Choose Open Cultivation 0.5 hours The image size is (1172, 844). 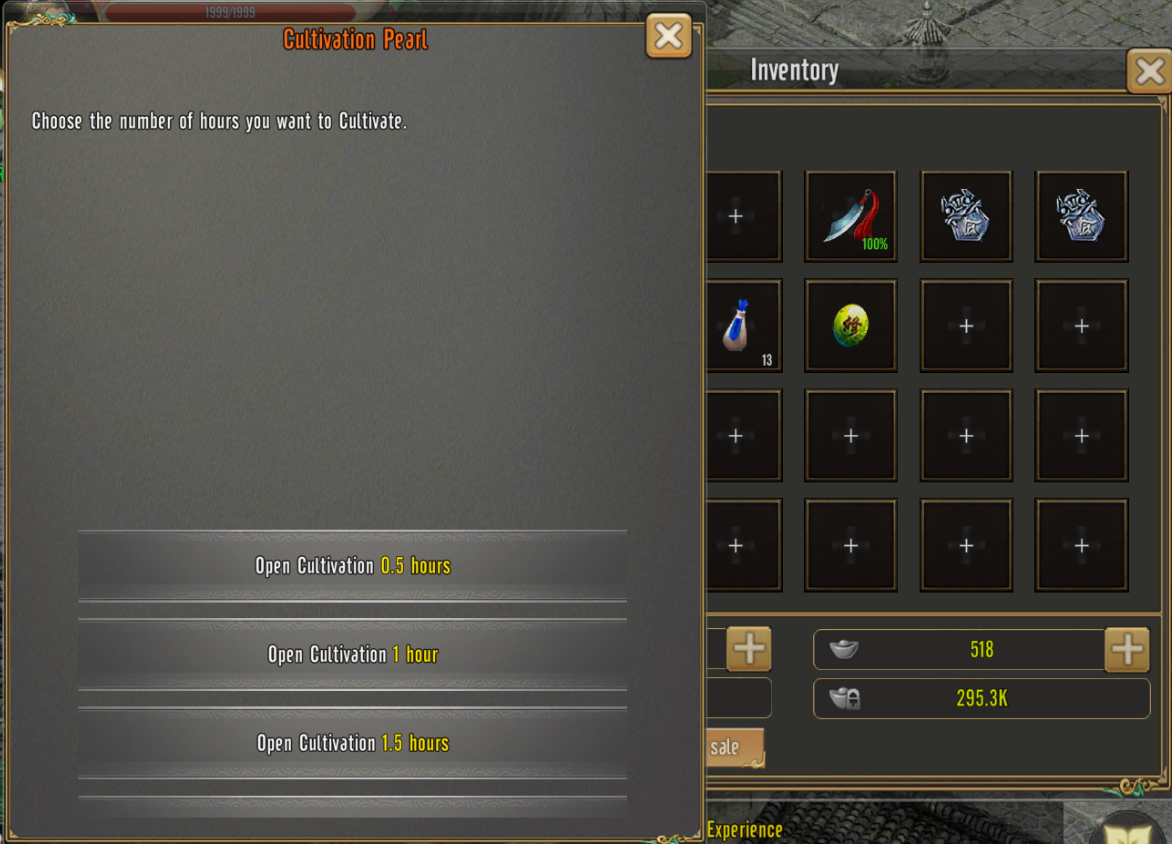tap(352, 566)
